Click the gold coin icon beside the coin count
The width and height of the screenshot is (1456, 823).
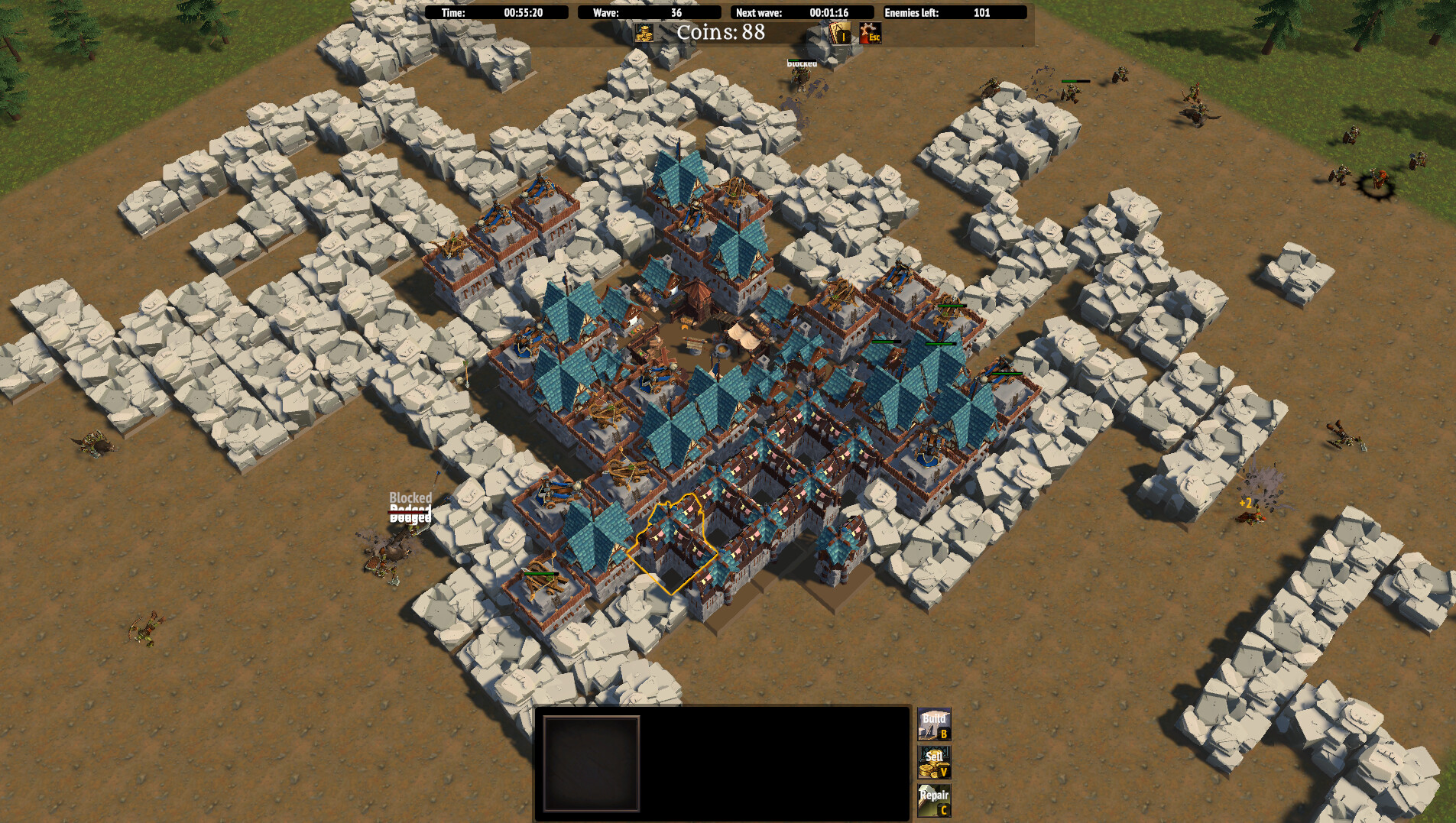644,34
